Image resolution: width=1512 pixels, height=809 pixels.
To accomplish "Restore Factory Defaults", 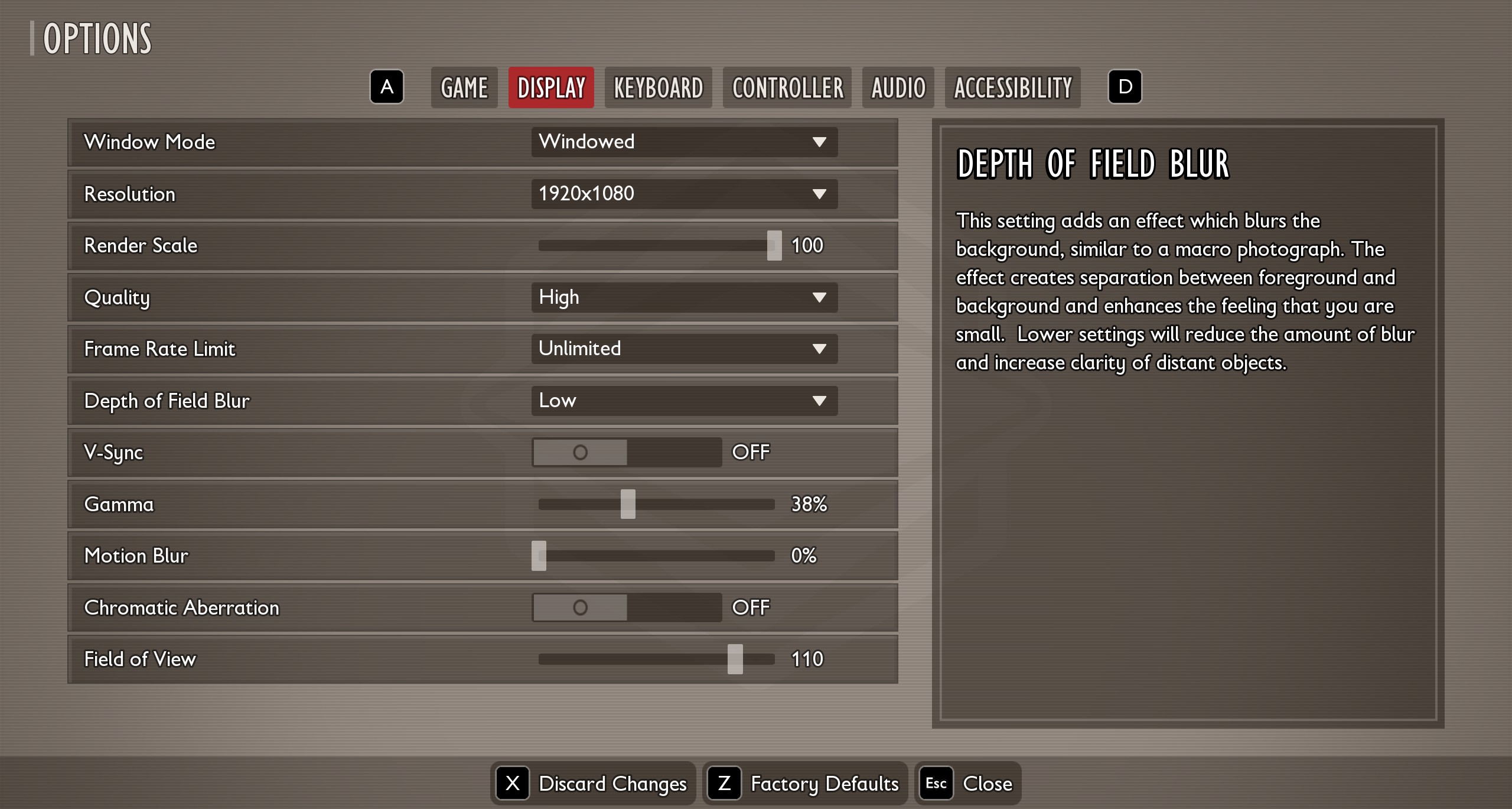I will coord(804,784).
